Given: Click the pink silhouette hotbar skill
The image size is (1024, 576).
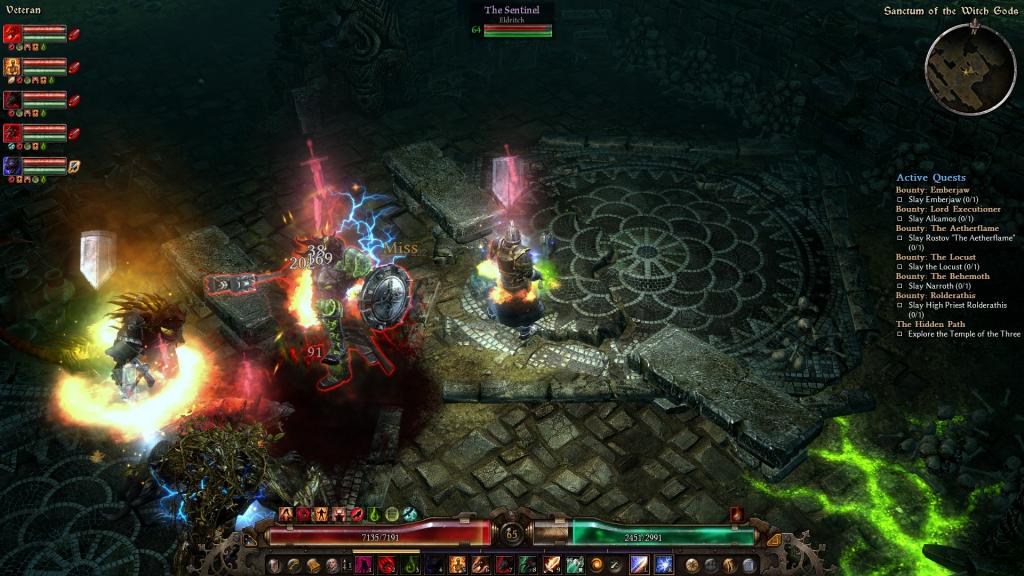Looking at the screenshot, I should pyautogui.click(x=363, y=565).
